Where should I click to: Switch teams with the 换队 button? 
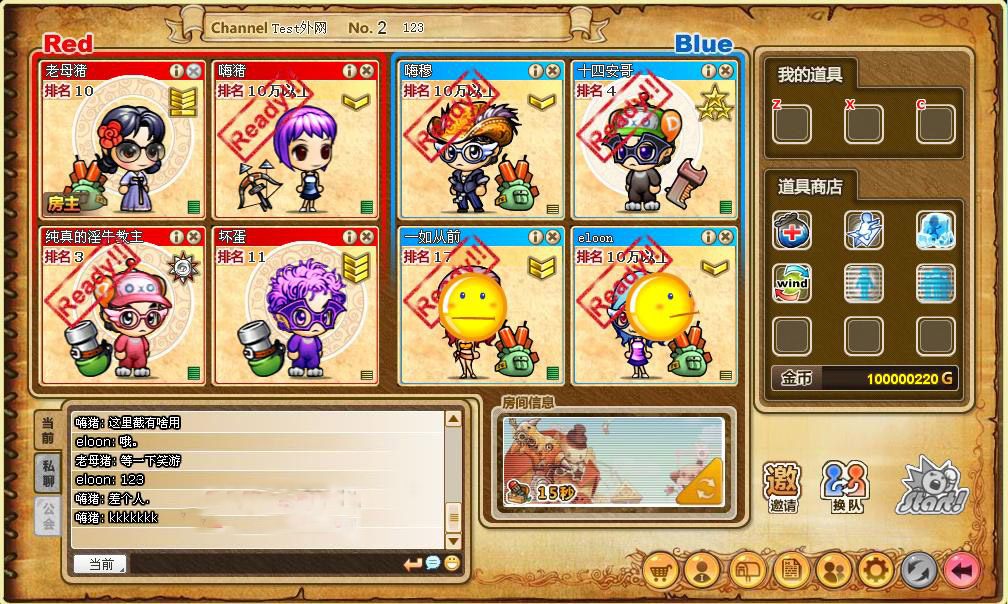click(x=845, y=487)
